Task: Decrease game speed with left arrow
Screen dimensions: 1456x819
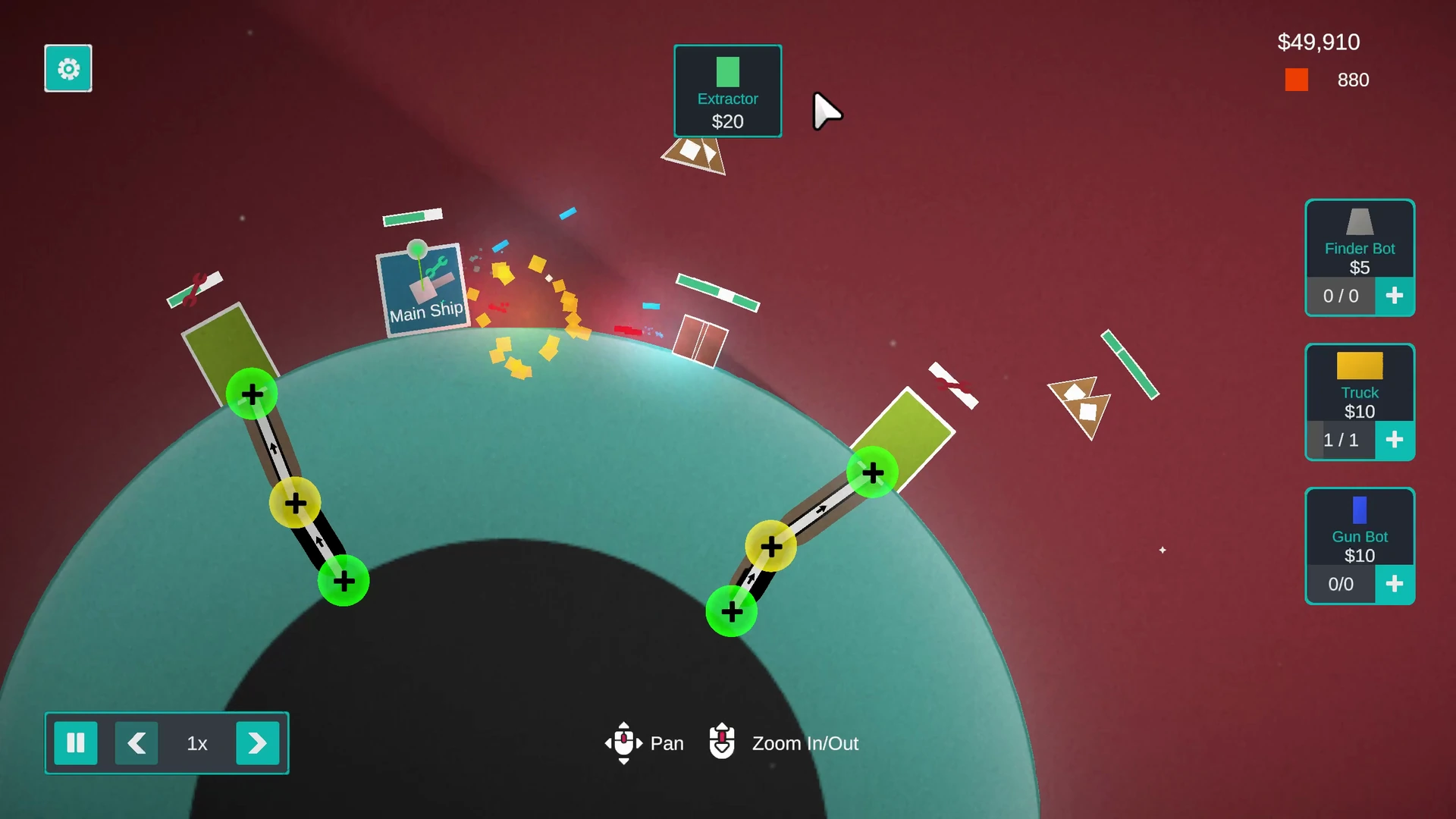Action: click(136, 743)
